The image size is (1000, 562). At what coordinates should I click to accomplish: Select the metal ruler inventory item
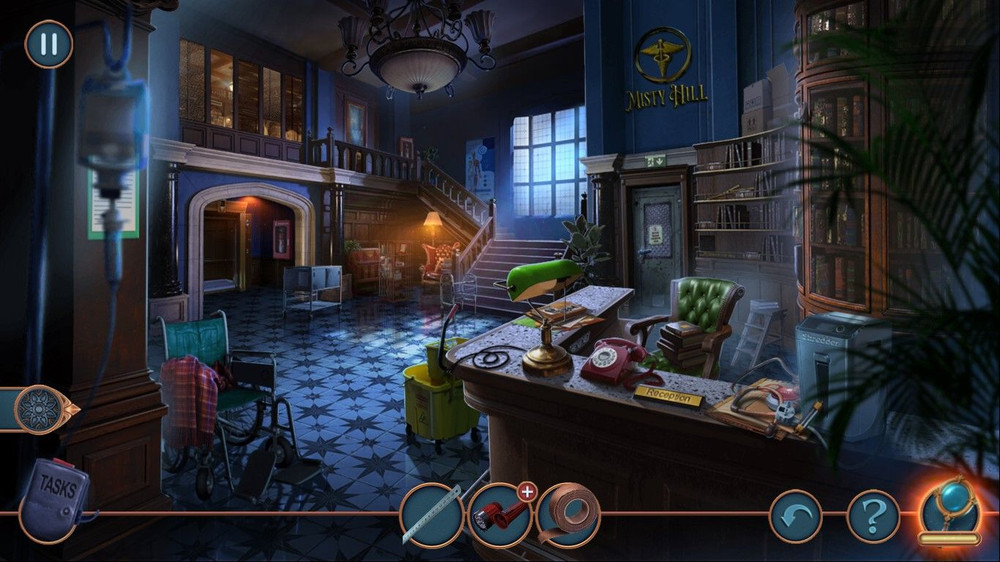click(x=432, y=516)
